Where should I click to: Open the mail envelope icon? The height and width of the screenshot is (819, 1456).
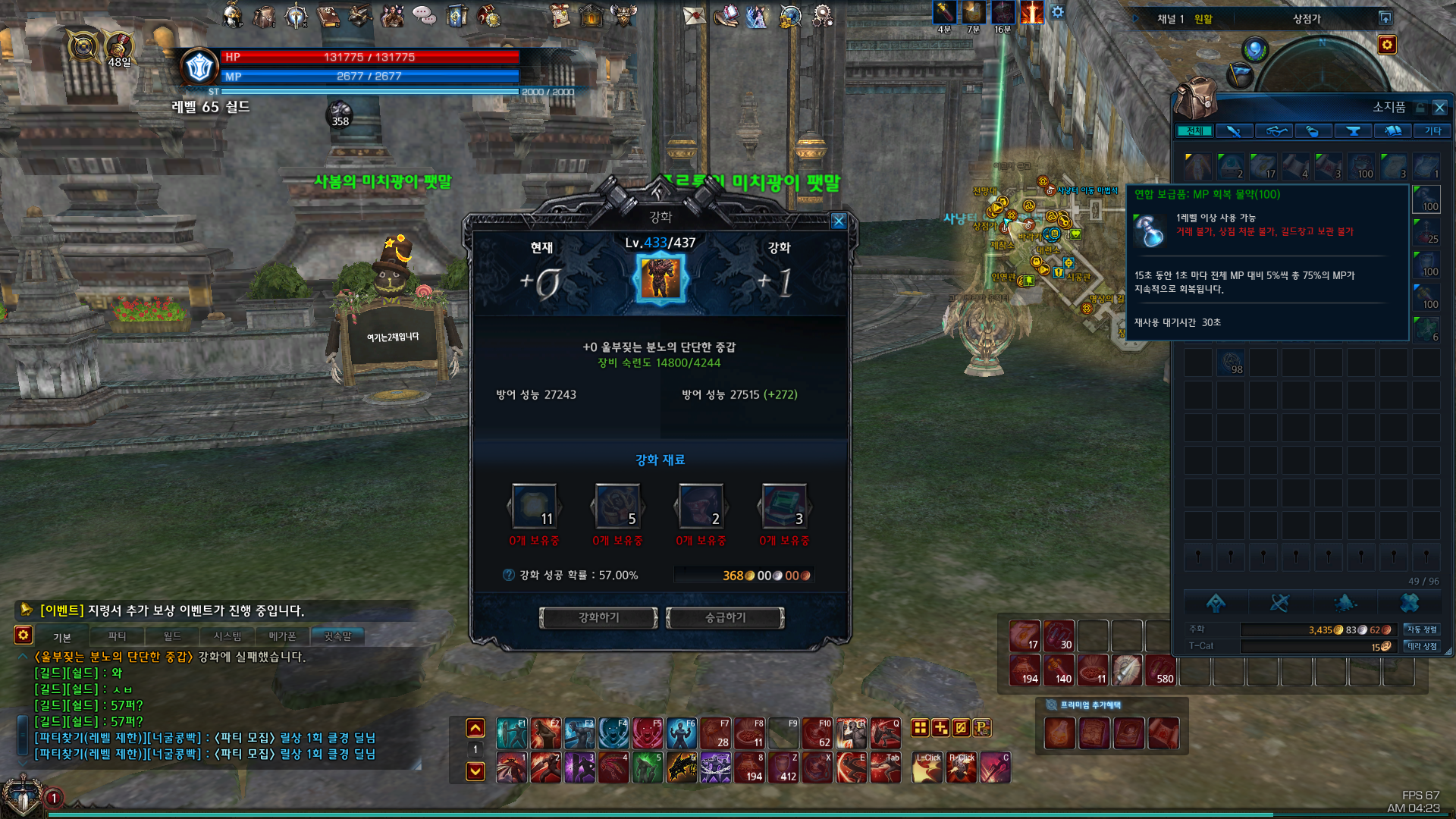pyautogui.click(x=694, y=15)
